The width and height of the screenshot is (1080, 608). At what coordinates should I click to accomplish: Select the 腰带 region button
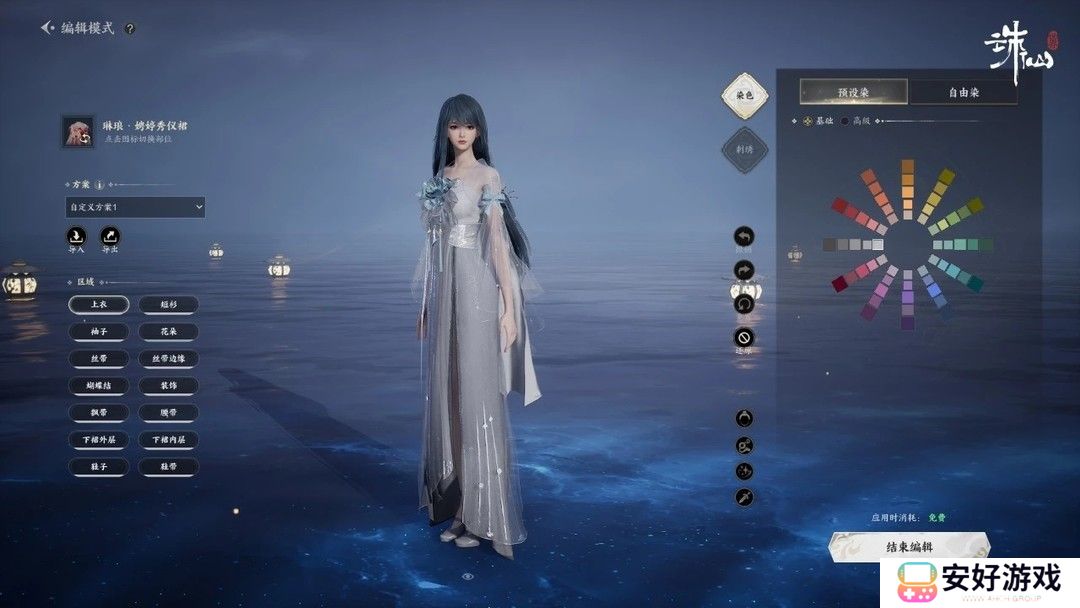pyautogui.click(x=168, y=412)
